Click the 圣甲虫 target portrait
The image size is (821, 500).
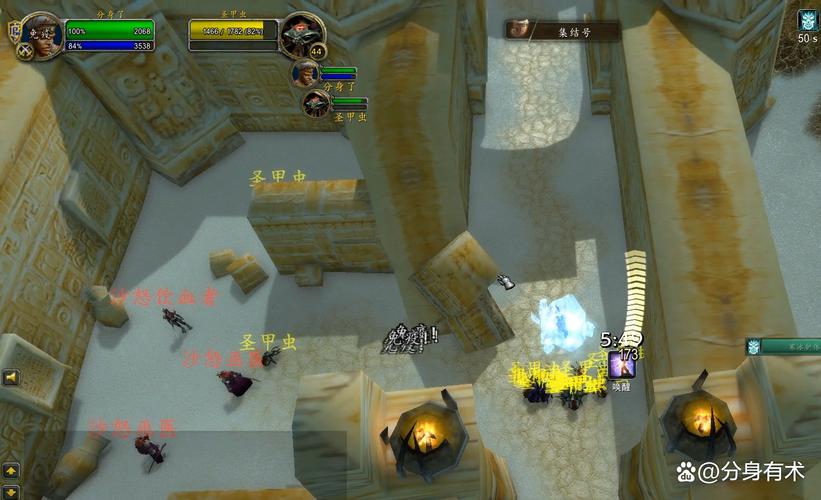(x=300, y=32)
